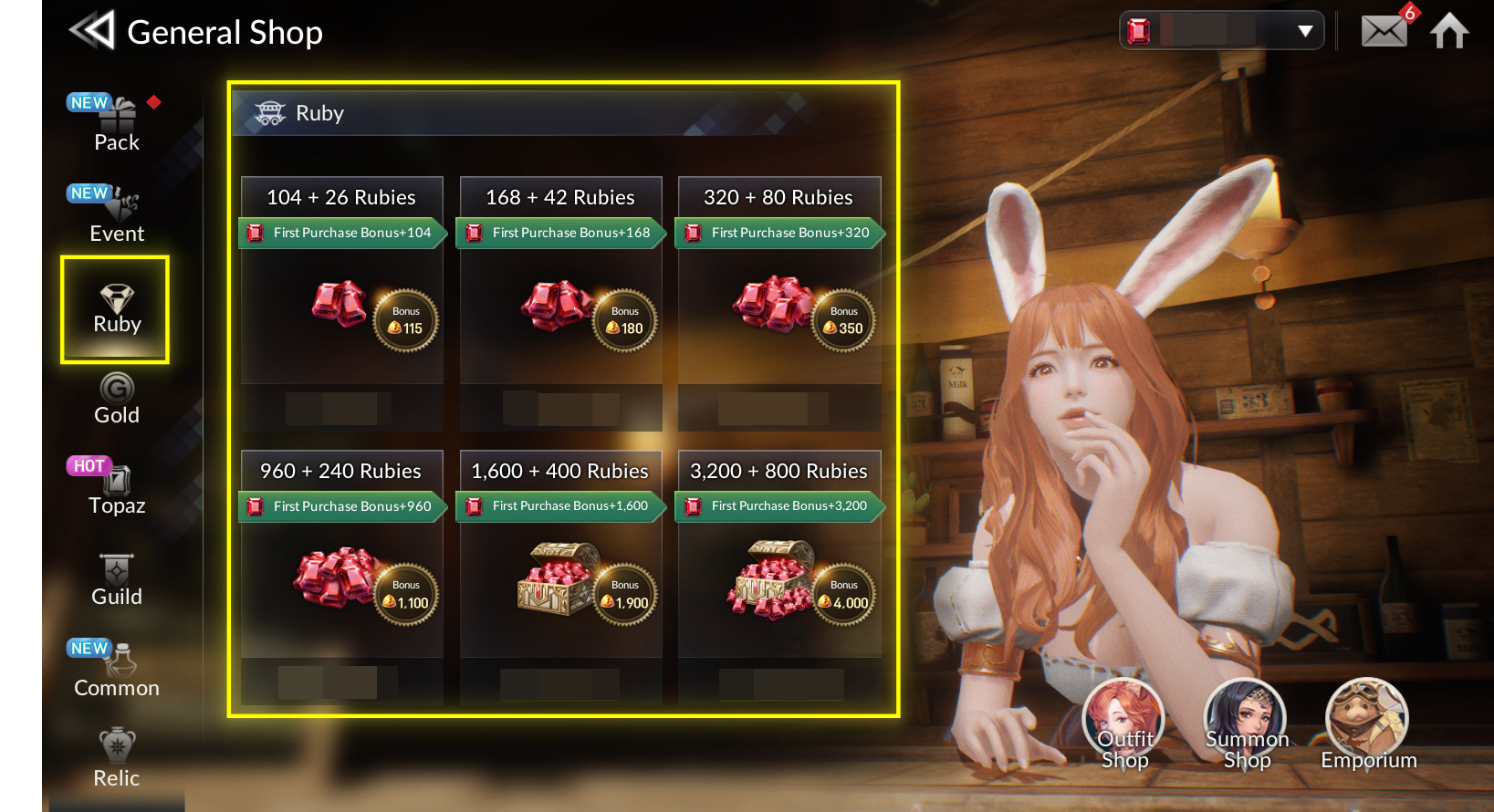Select the Ruby shop tab
The image size is (1494, 812).
pyautogui.click(x=116, y=309)
